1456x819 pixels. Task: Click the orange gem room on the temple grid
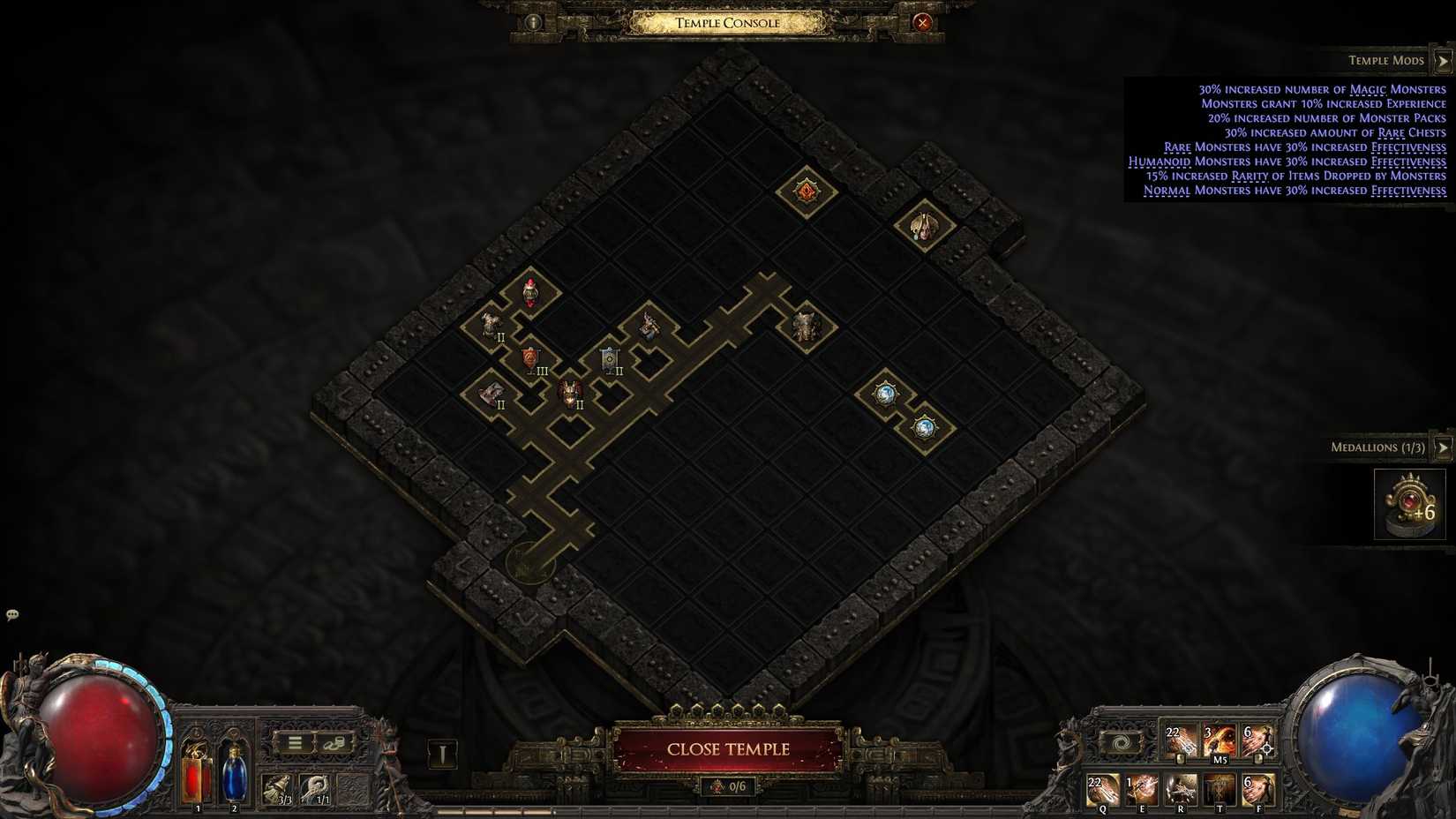(x=807, y=192)
